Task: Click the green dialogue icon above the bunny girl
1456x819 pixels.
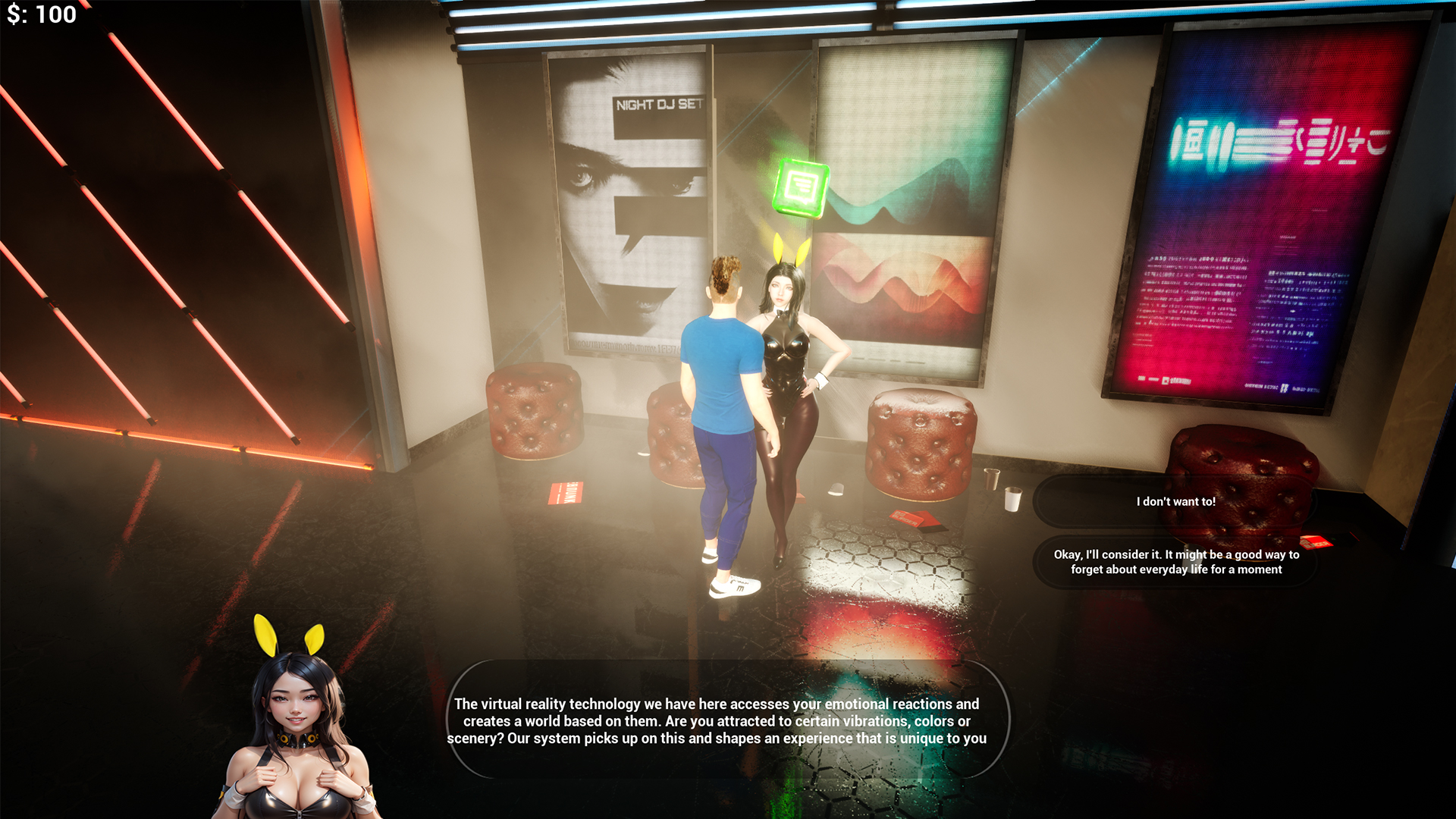Action: pyautogui.click(x=800, y=187)
